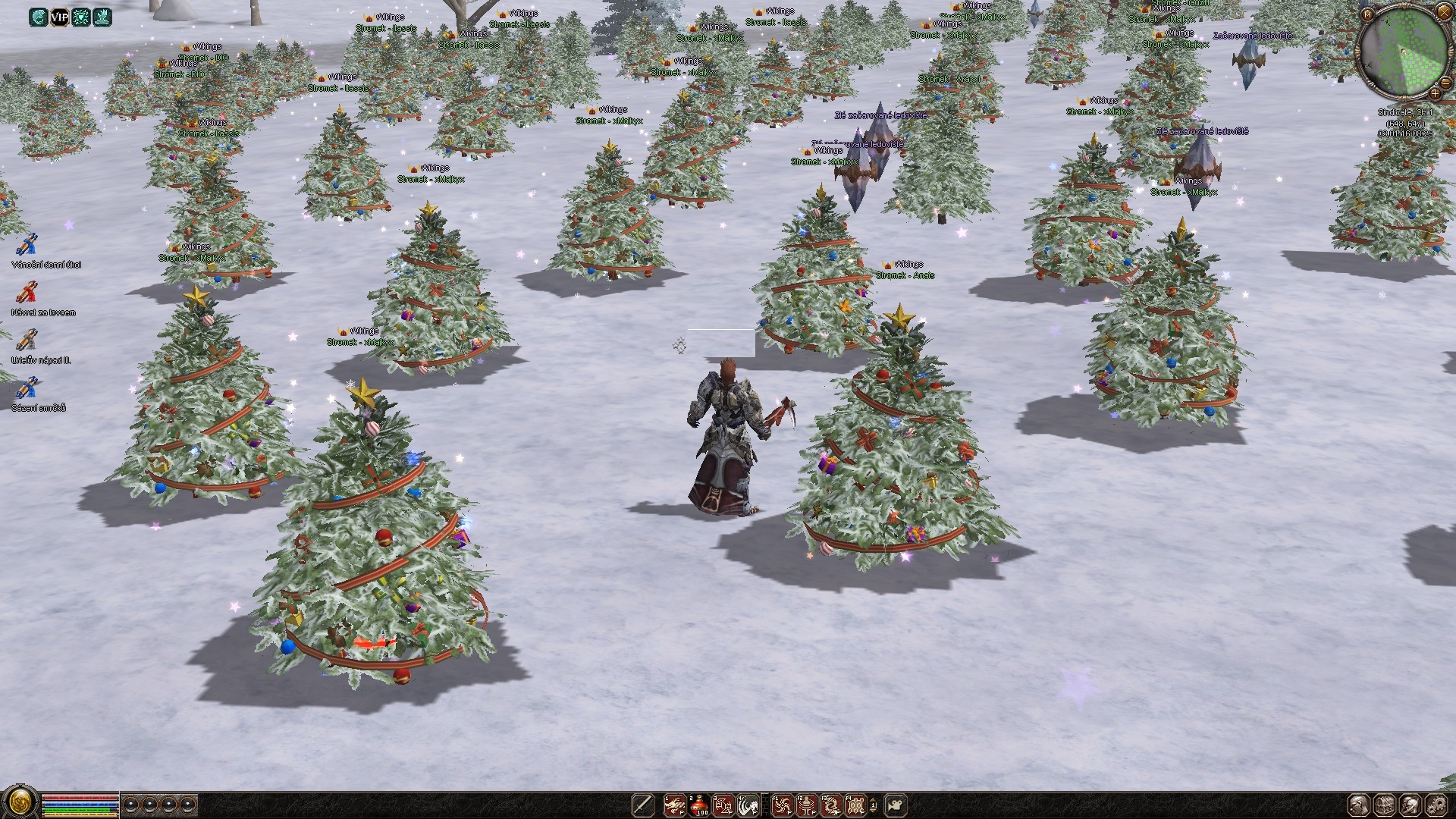The height and width of the screenshot is (819, 1456).
Task: Close the minimap with the X button
Action: point(1444,12)
